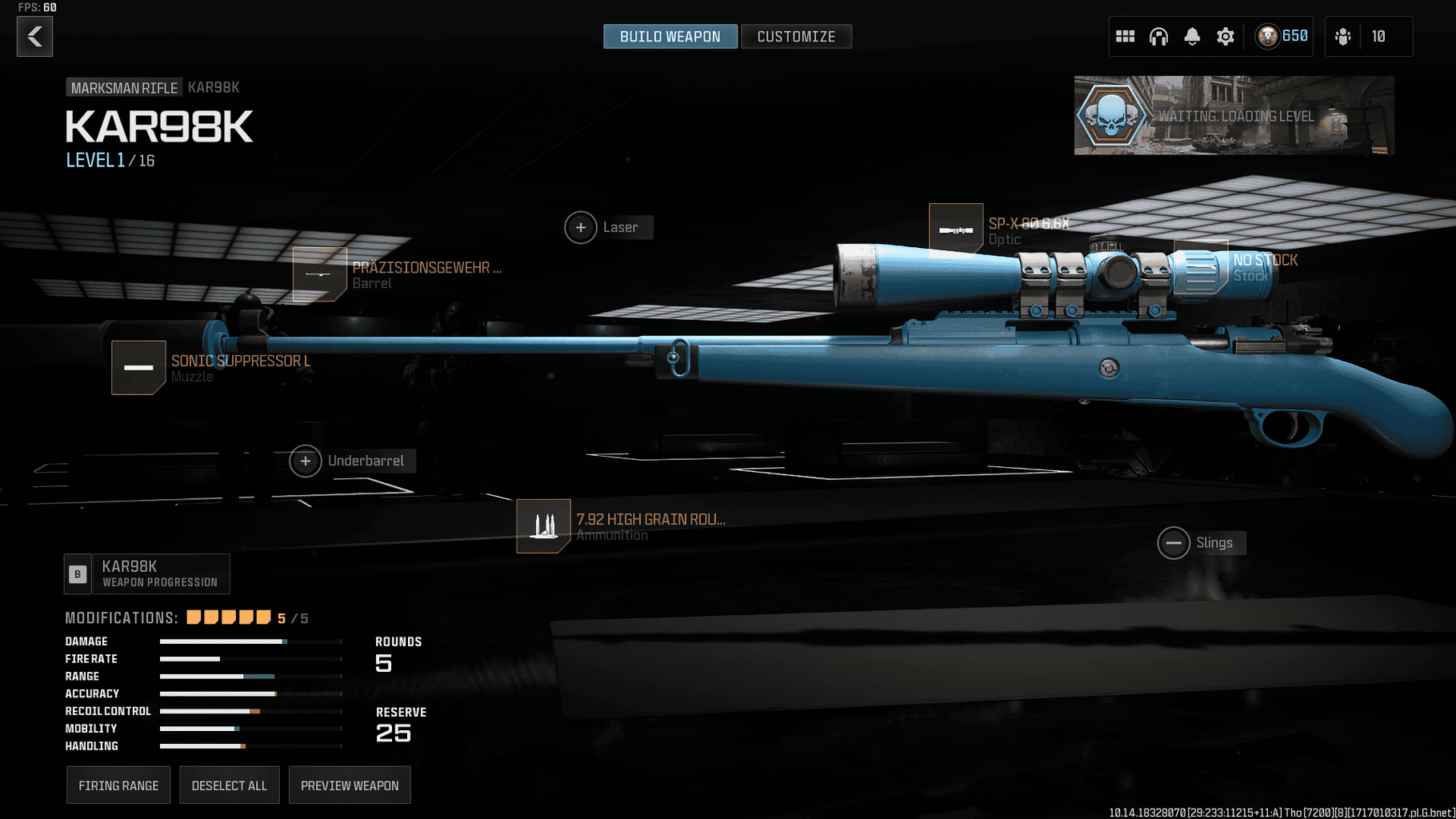1456x819 pixels.
Task: Select the Build Weapon tab
Action: (x=670, y=37)
